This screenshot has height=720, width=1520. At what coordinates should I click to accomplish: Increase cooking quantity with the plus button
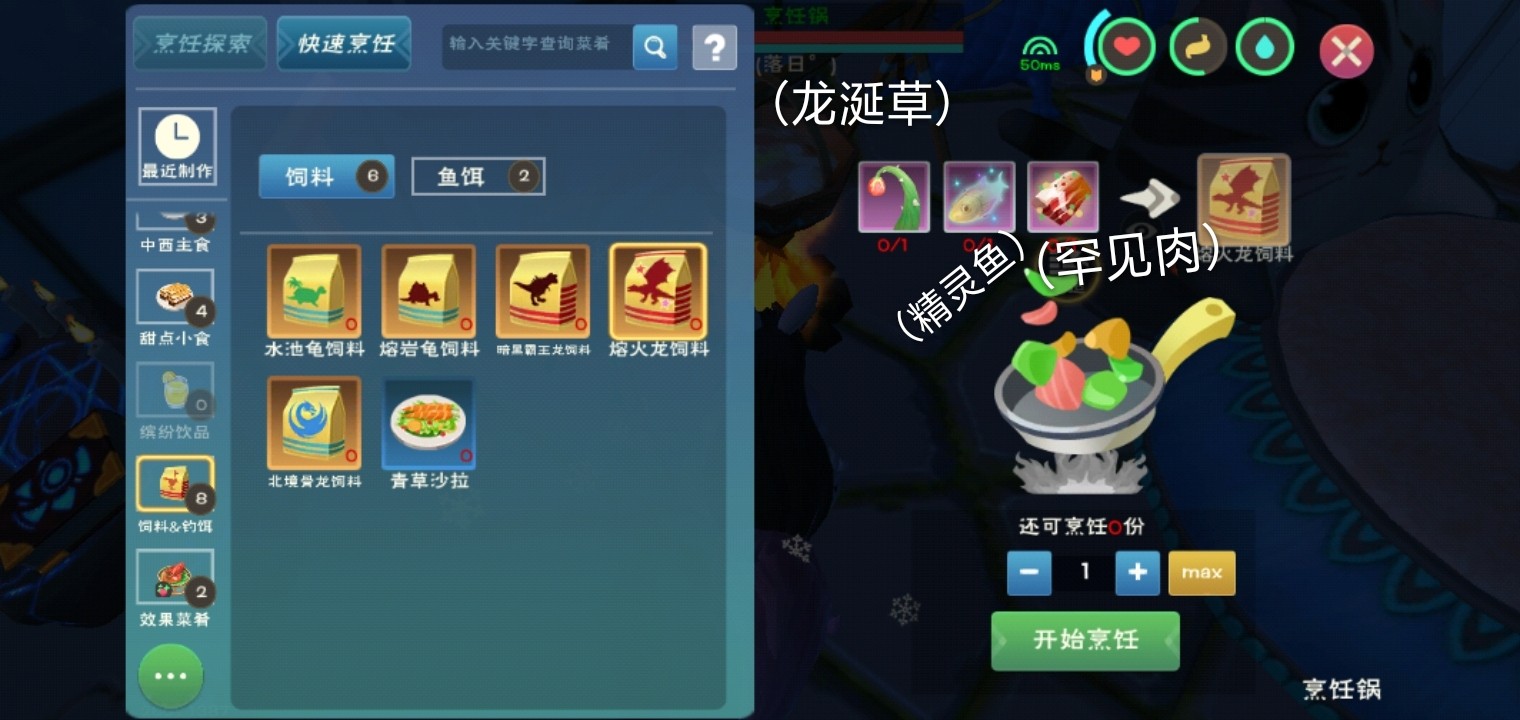1137,573
